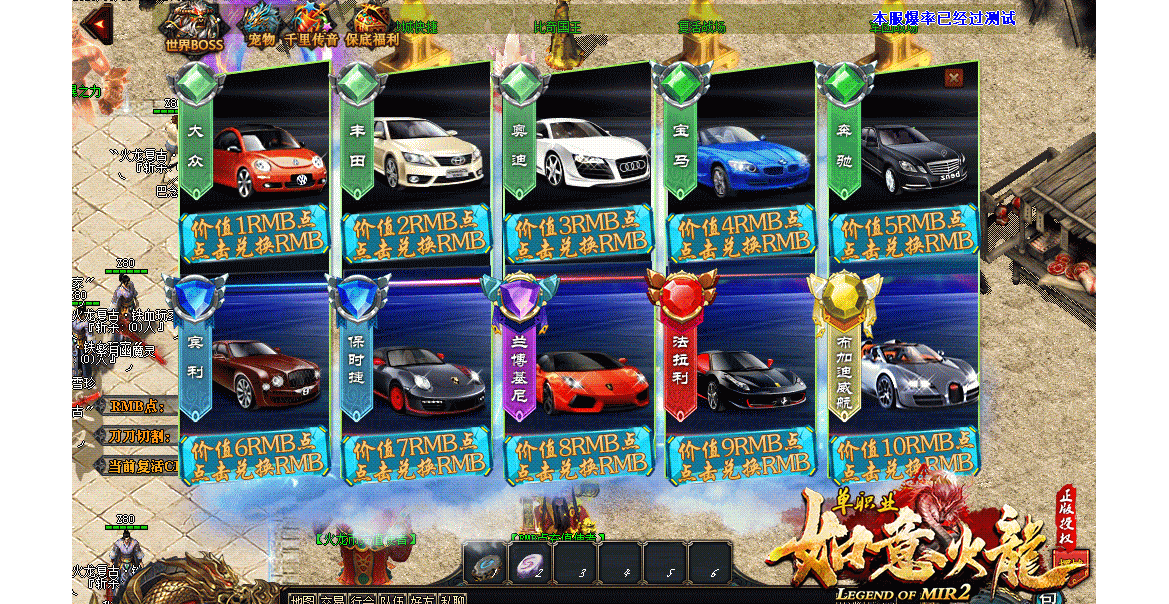Open the 保底福利 welfare menu
The image size is (1169, 604).
tap(371, 25)
